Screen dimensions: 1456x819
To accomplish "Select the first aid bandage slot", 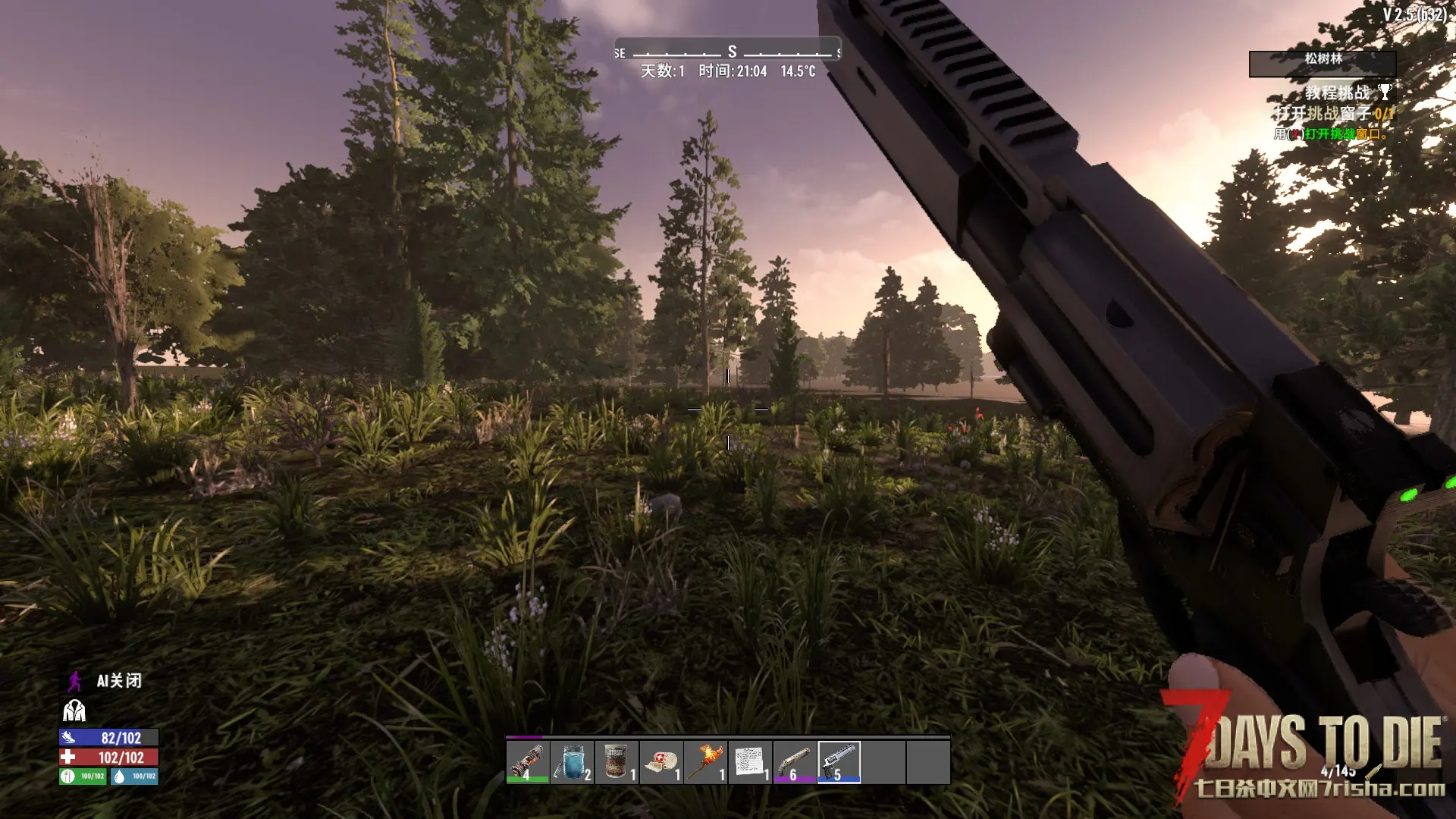I will point(661,761).
